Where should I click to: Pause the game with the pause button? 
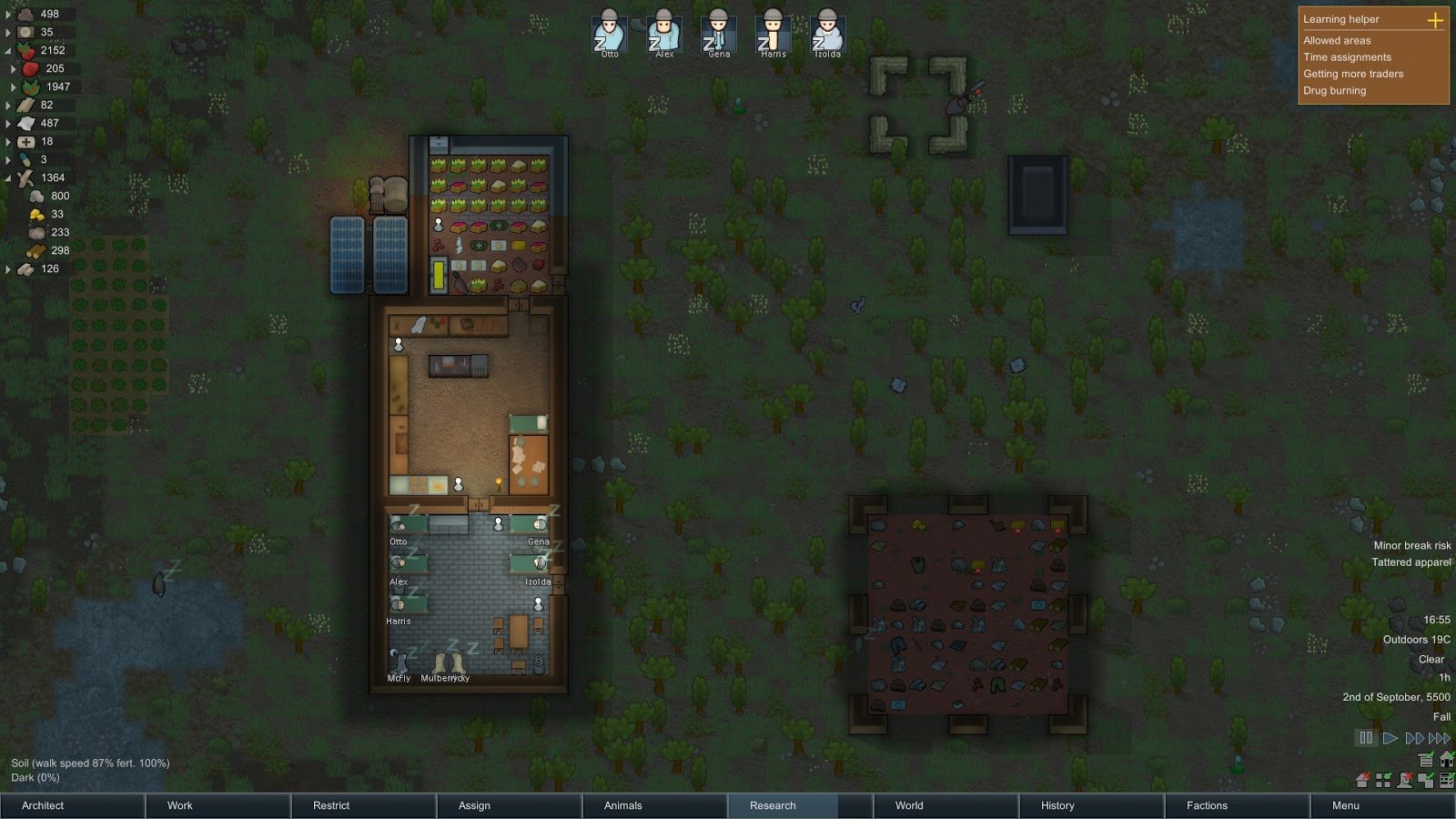1366,738
